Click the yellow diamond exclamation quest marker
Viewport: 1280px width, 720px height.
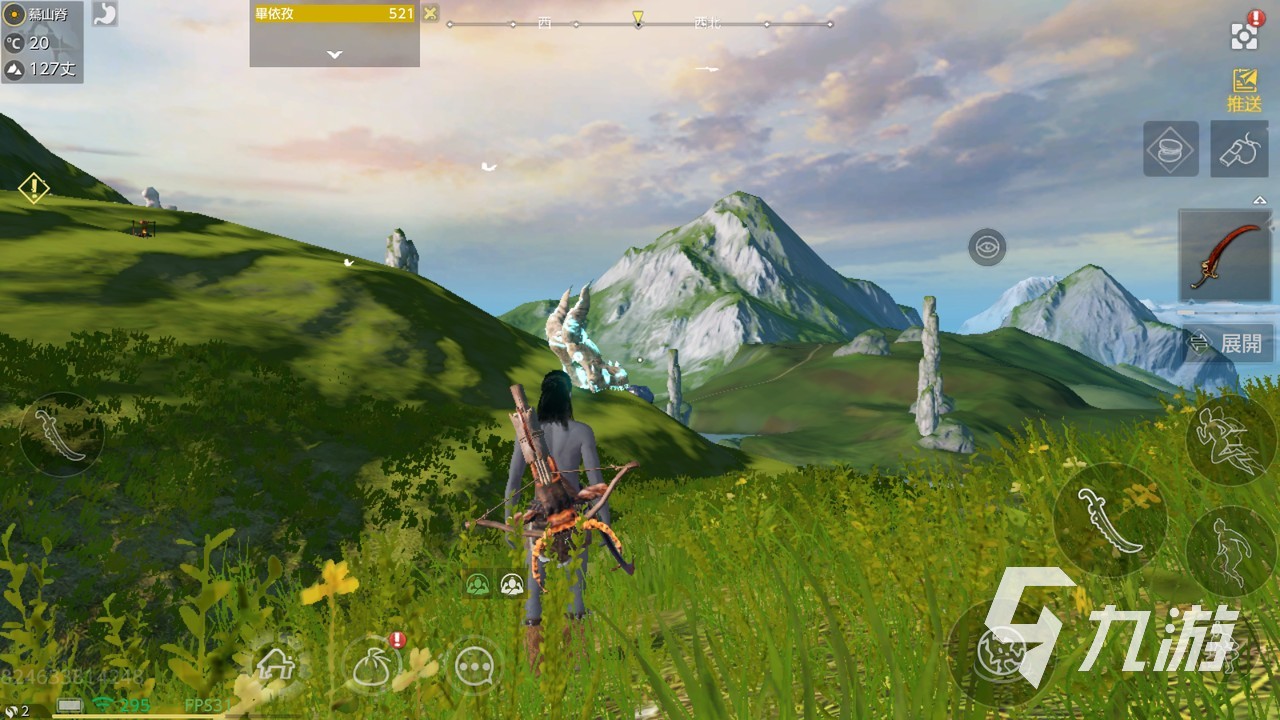pyautogui.click(x=33, y=187)
